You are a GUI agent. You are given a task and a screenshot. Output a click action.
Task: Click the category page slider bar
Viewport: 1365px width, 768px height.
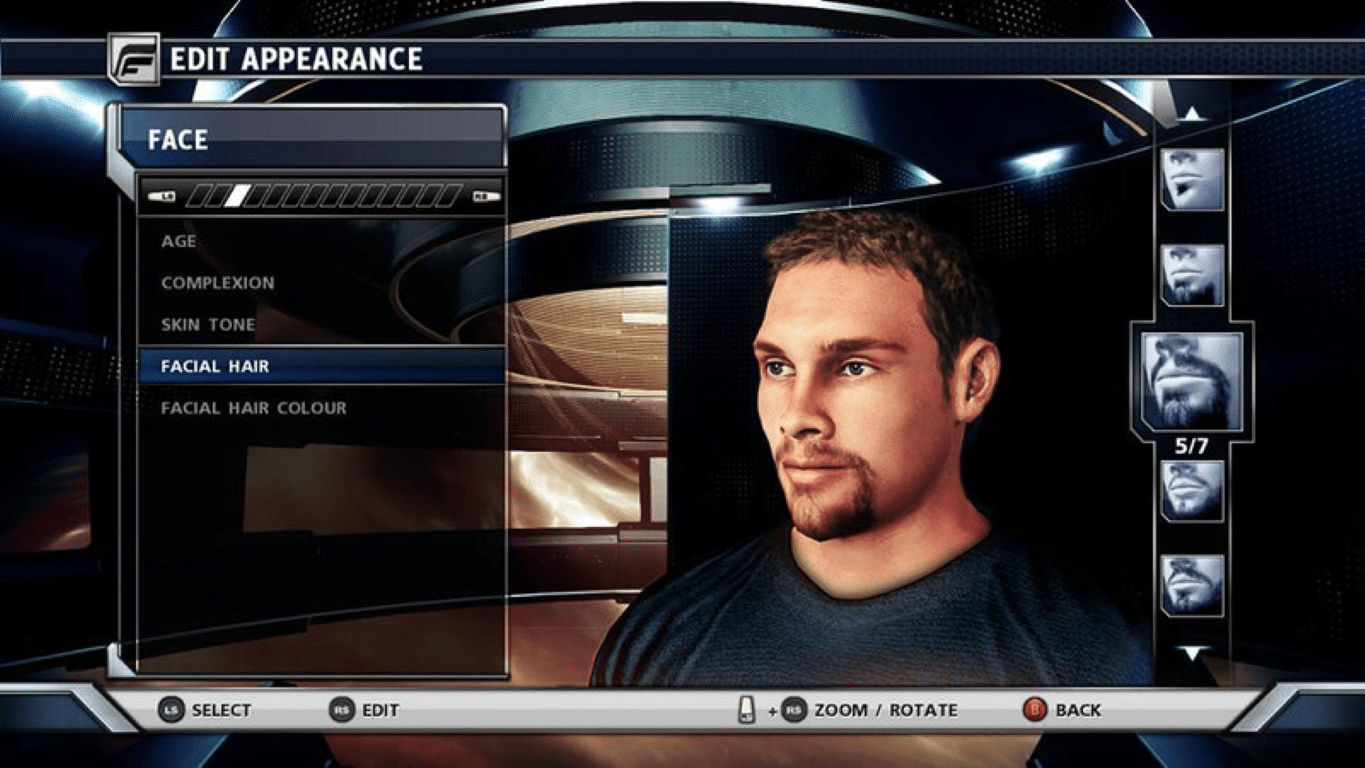(x=326, y=196)
